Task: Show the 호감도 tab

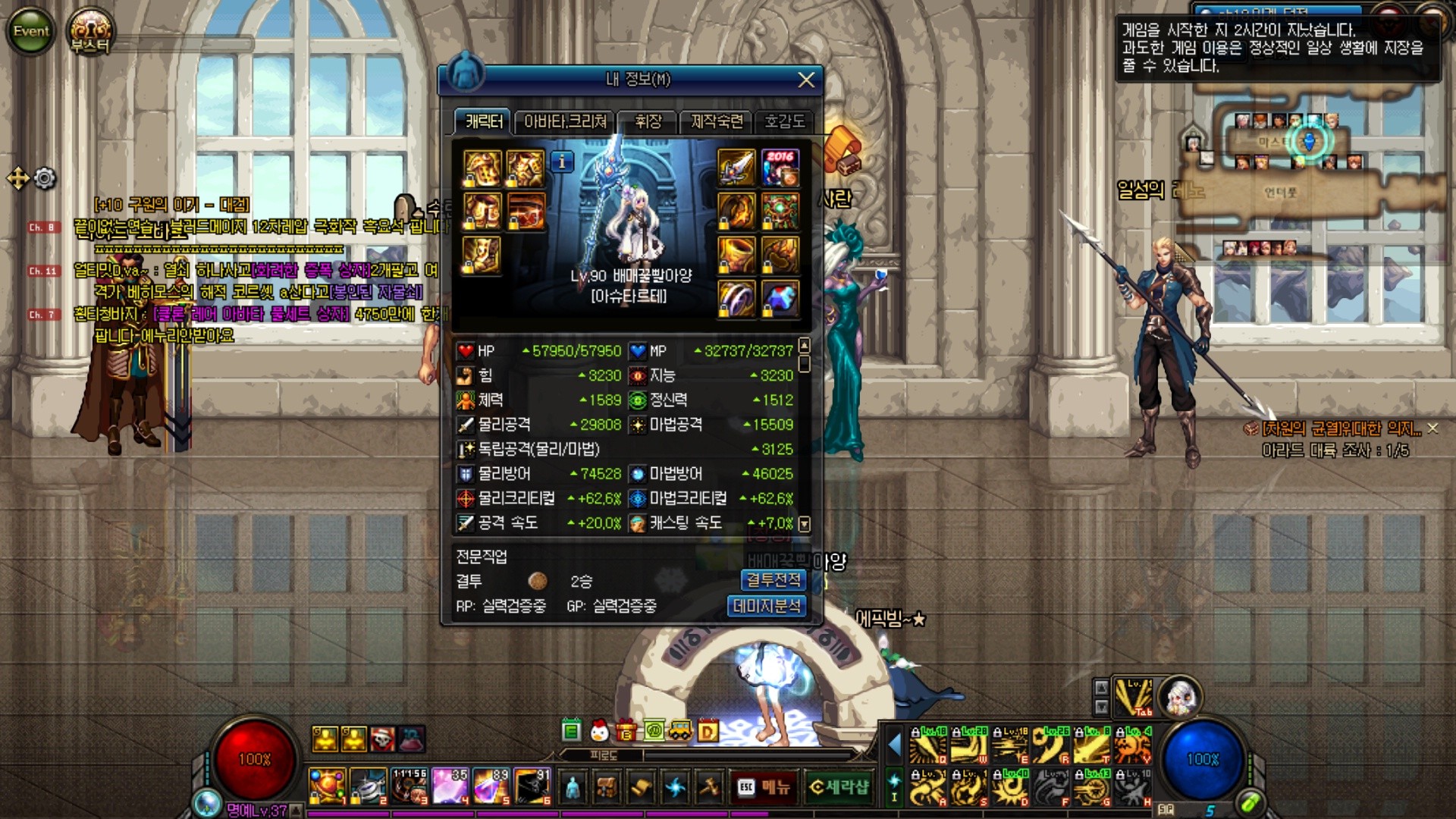Action: pos(783,121)
